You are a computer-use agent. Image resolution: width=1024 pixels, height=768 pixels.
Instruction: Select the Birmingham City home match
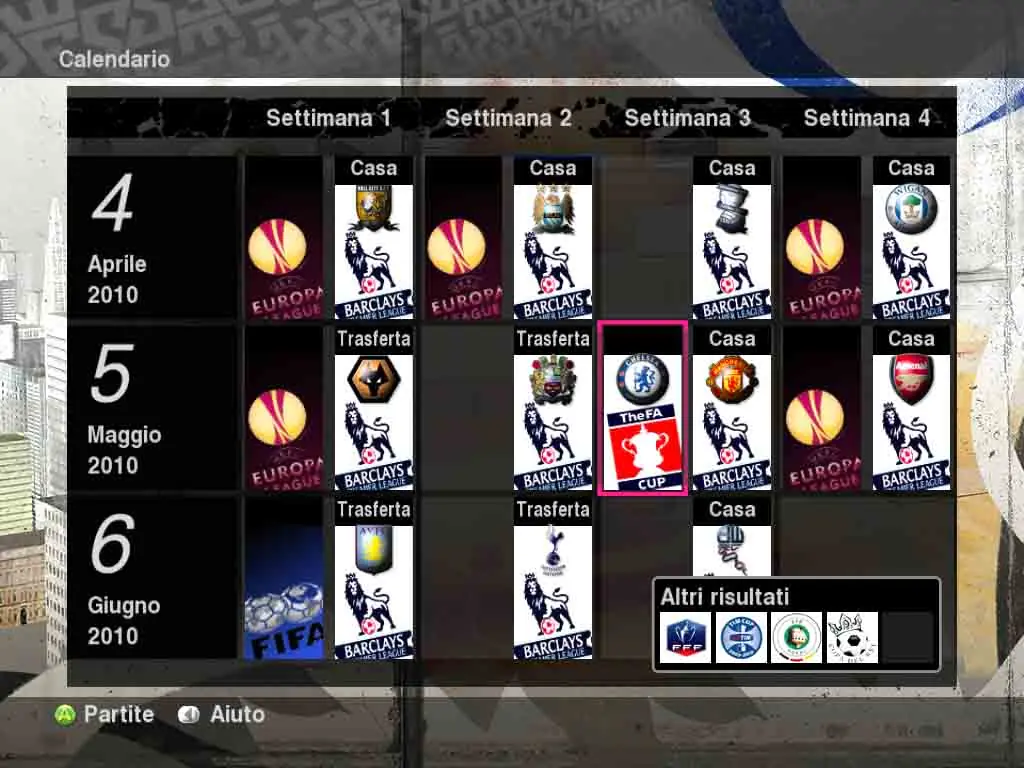[x=731, y=238]
